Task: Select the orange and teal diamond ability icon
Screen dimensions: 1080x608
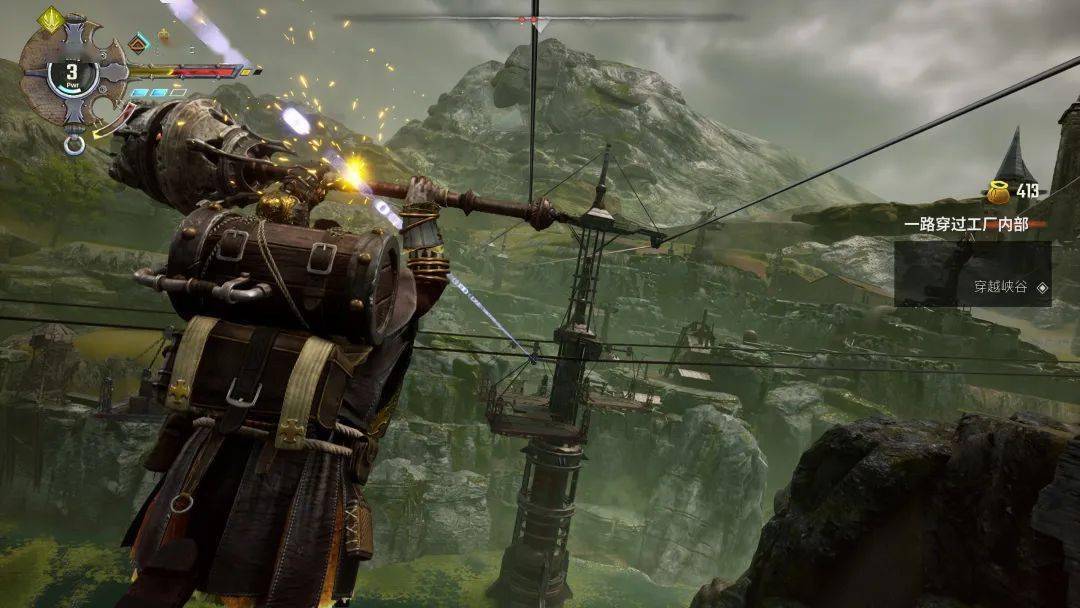Action: point(139,42)
